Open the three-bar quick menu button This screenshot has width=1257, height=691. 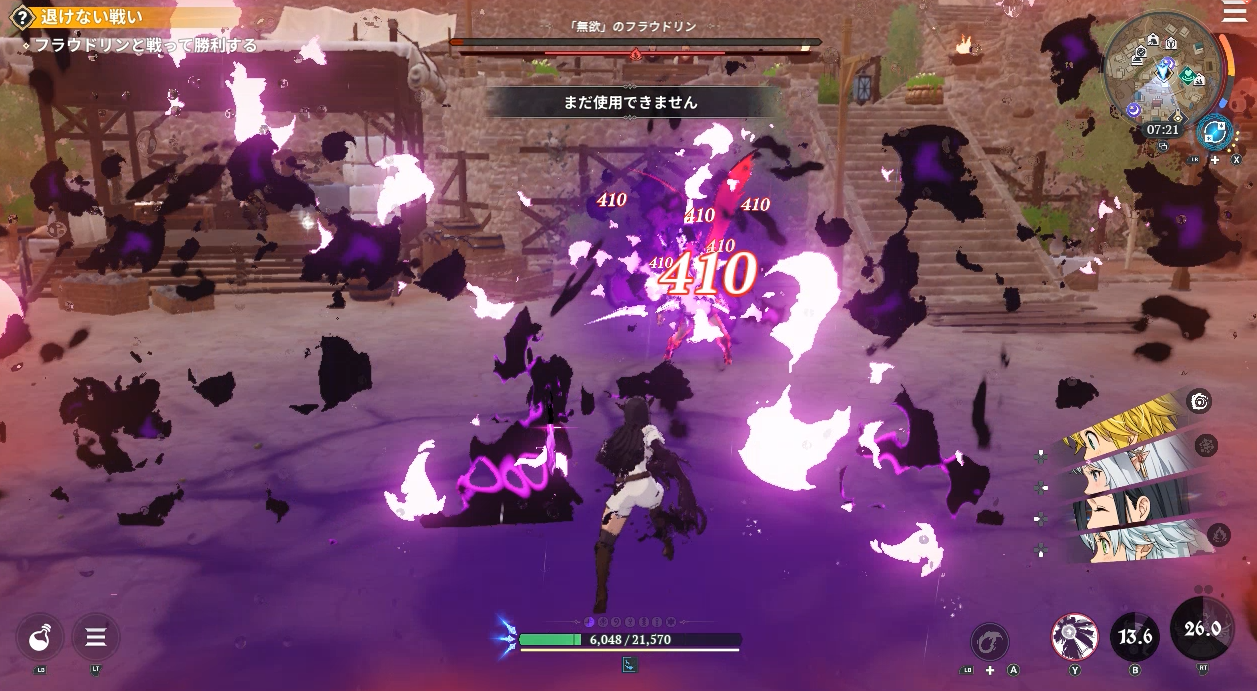[96, 636]
